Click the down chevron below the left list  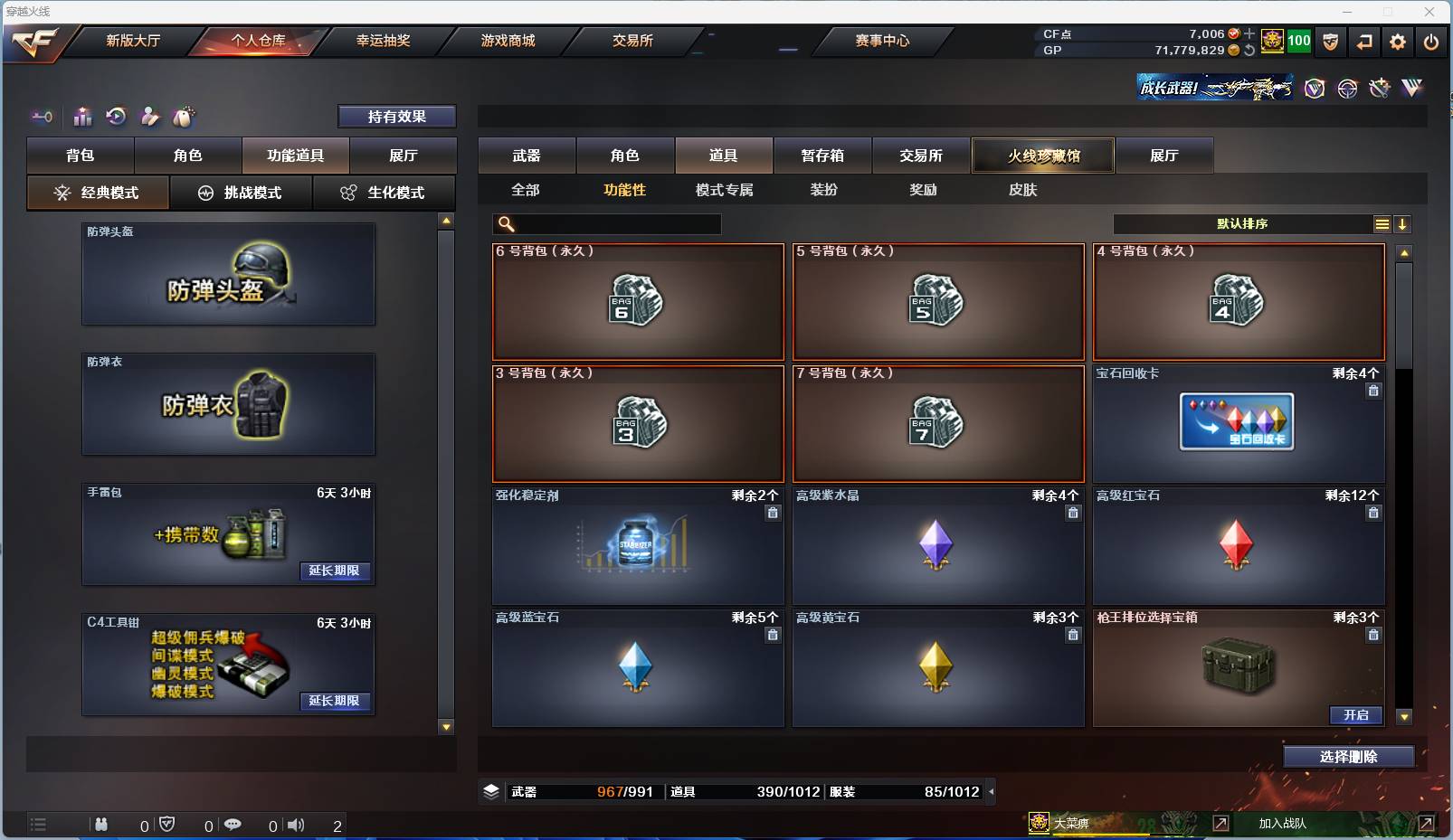(444, 726)
